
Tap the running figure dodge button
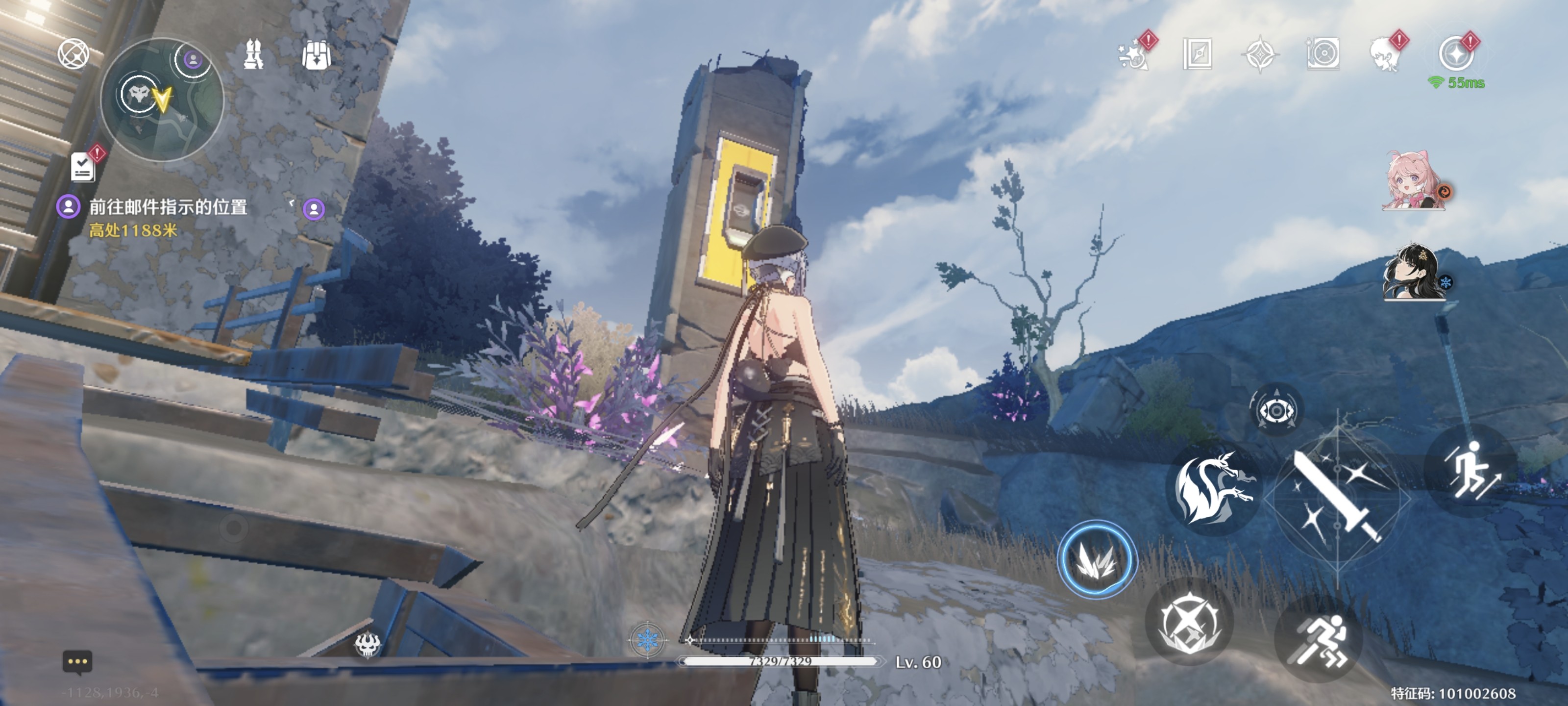click(x=1319, y=640)
